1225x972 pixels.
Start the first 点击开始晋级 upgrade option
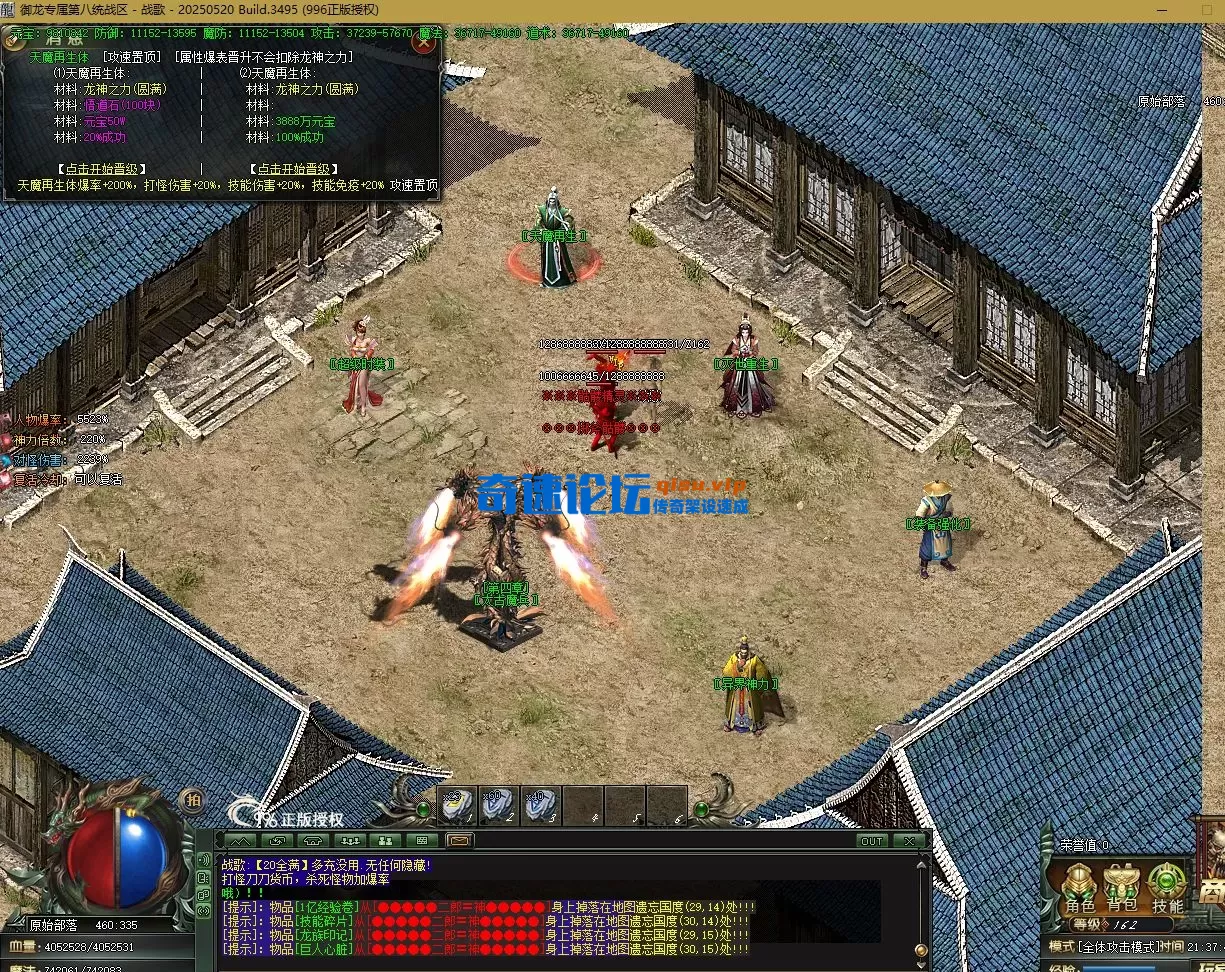coord(103,169)
